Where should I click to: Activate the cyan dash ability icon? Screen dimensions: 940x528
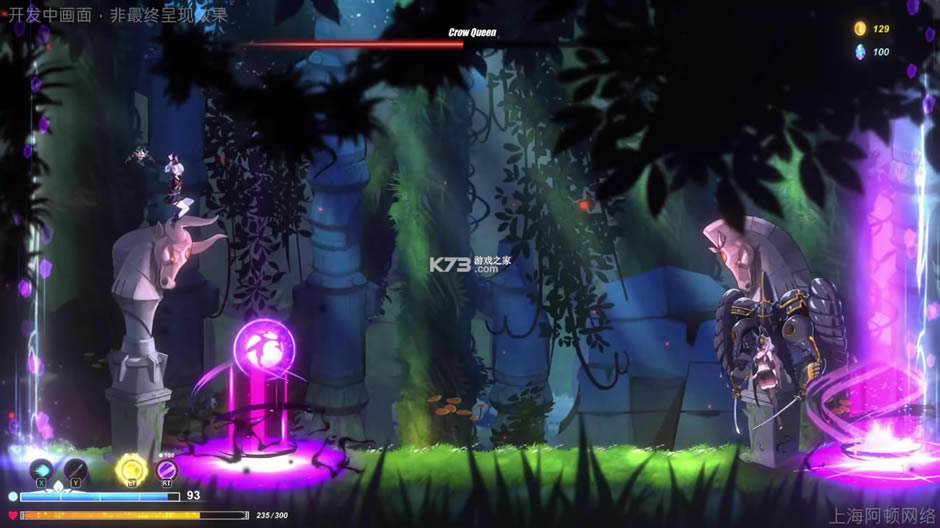(x=41, y=468)
